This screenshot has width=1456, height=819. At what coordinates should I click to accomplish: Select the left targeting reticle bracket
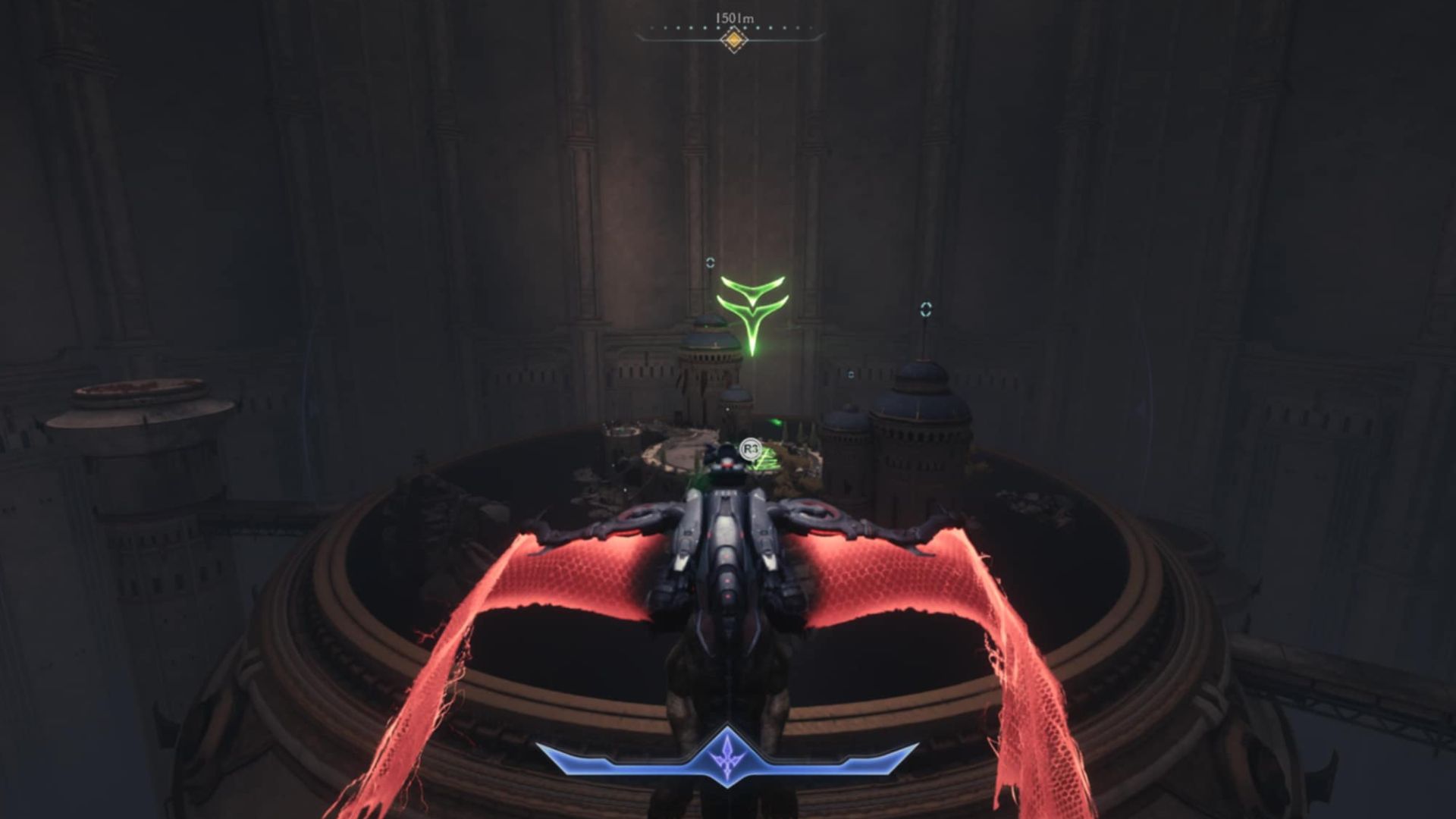click(x=710, y=263)
